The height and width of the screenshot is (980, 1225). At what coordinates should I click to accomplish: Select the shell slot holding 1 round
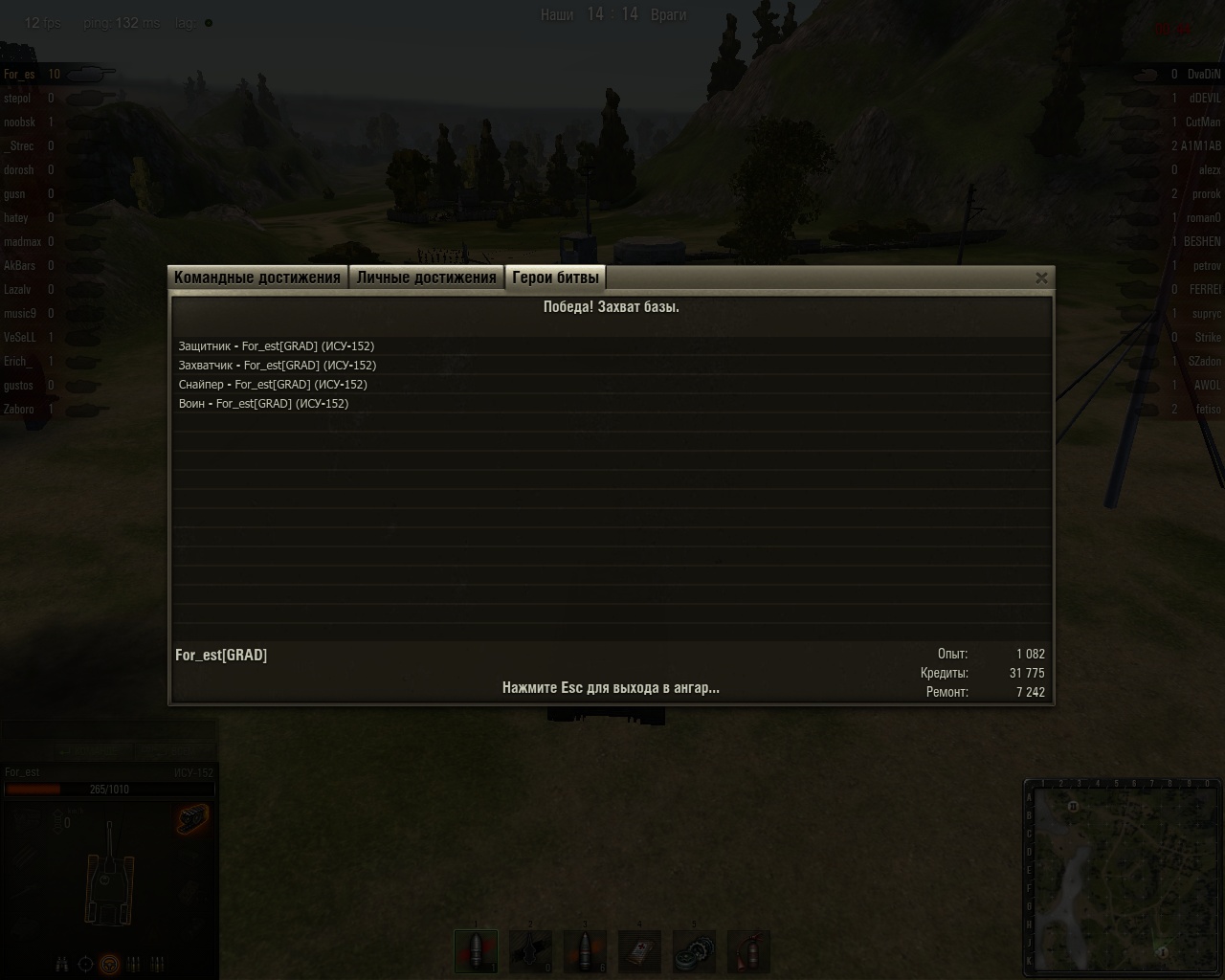click(x=476, y=951)
